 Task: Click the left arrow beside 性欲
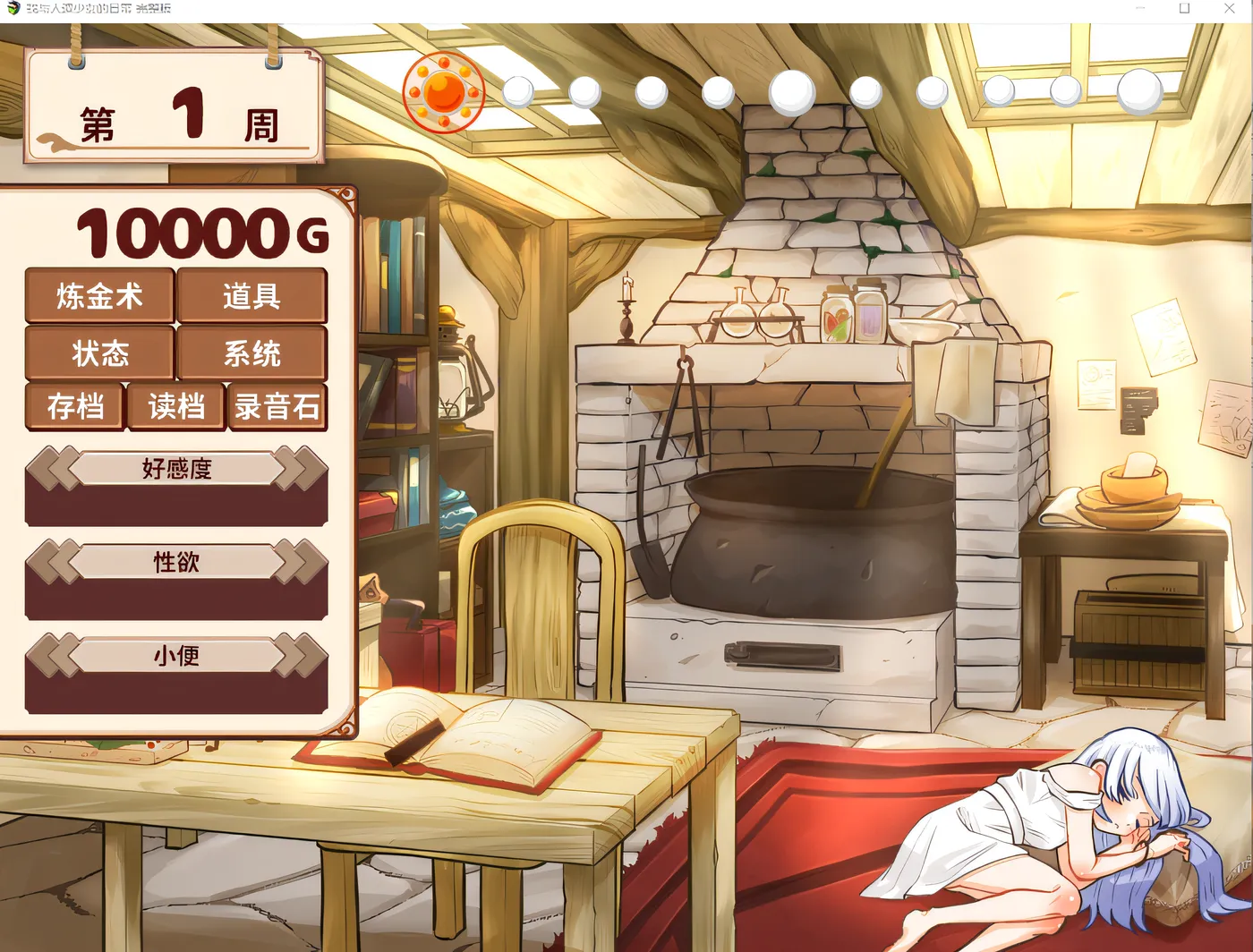[54, 563]
